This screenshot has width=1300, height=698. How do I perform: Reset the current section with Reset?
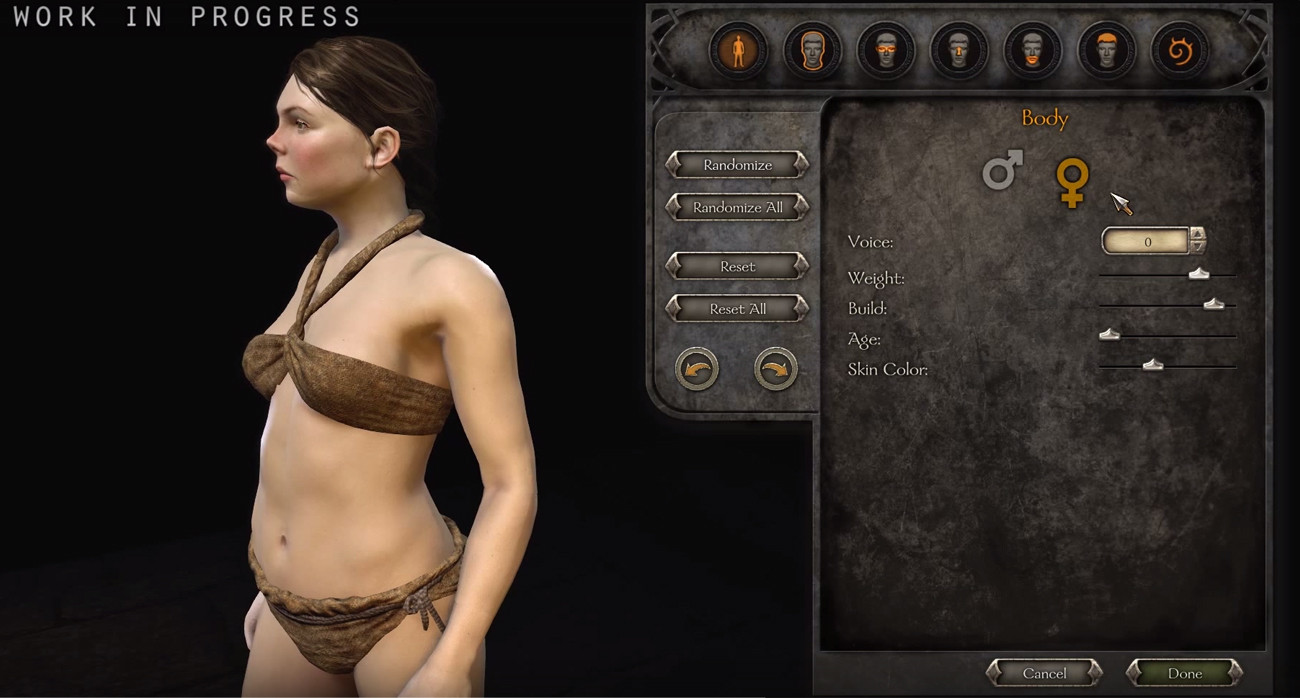(x=737, y=267)
